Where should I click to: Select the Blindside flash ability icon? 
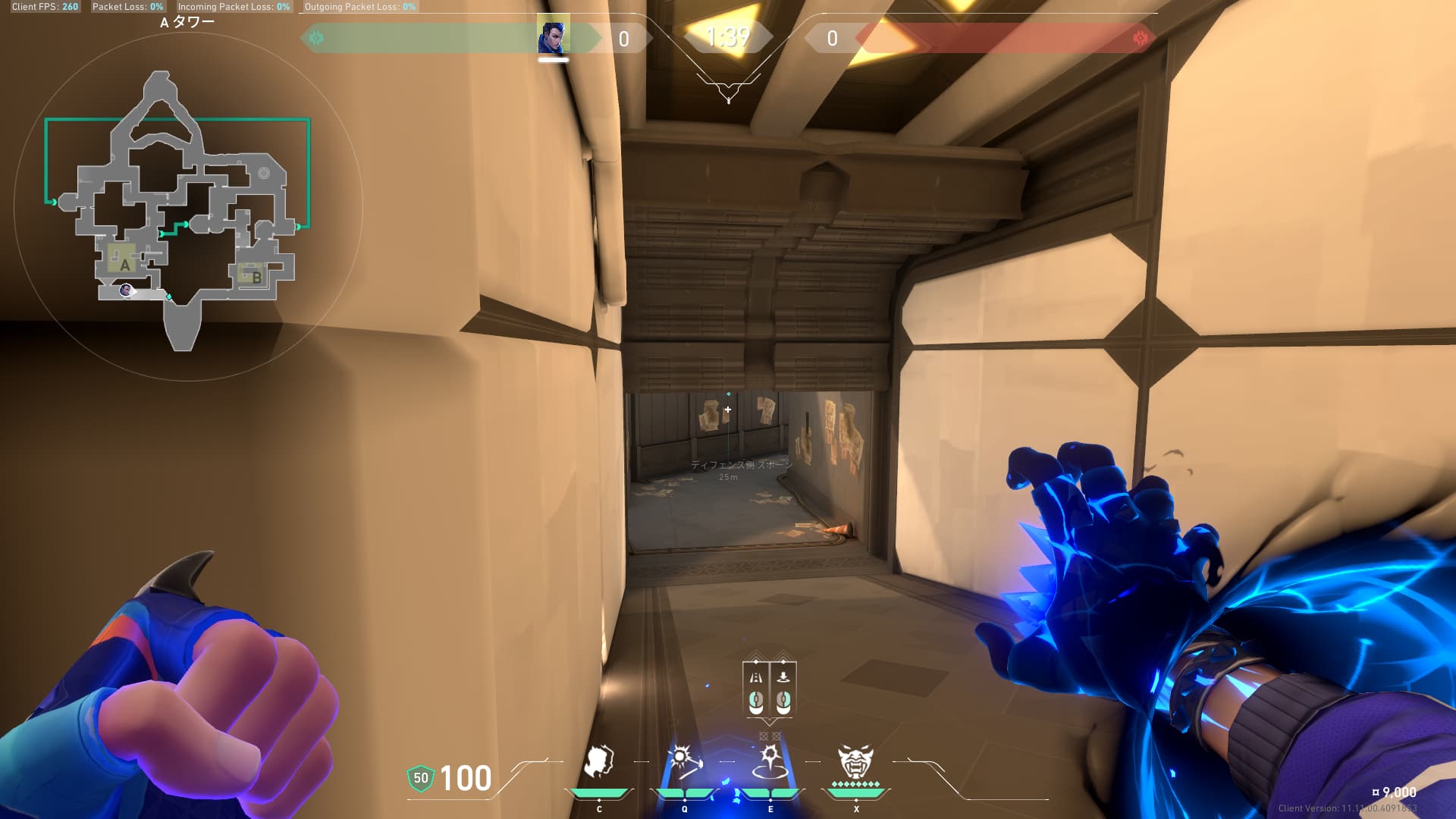684,761
